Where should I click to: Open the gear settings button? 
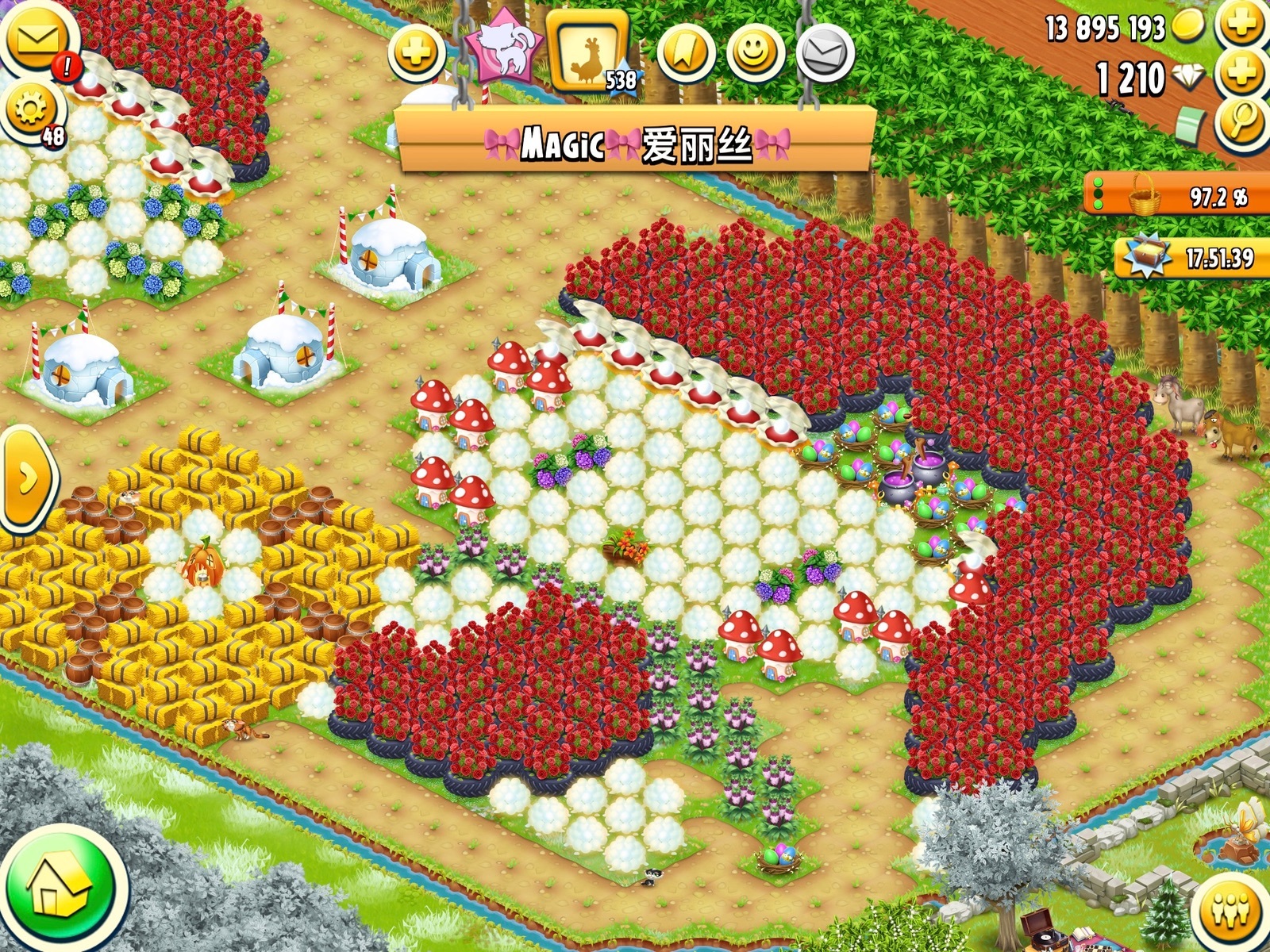(32, 111)
